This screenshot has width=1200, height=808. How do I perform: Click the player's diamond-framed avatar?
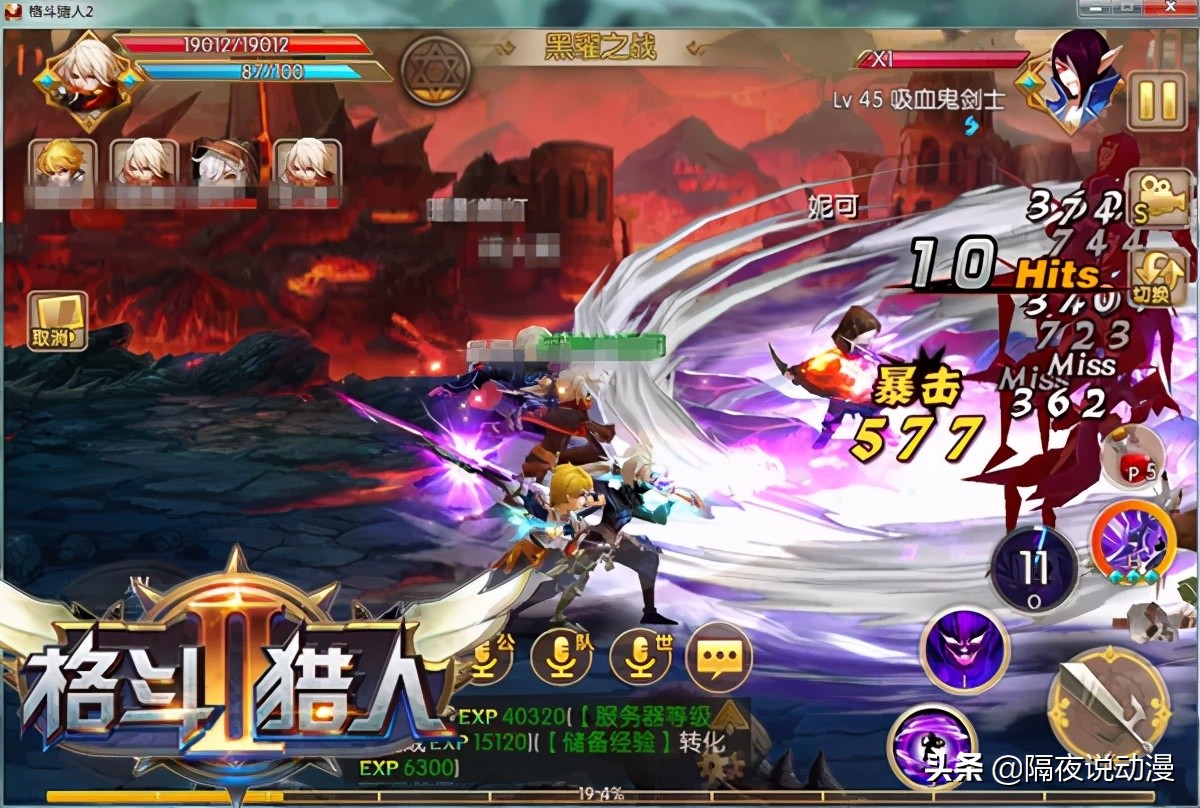[x=87, y=78]
